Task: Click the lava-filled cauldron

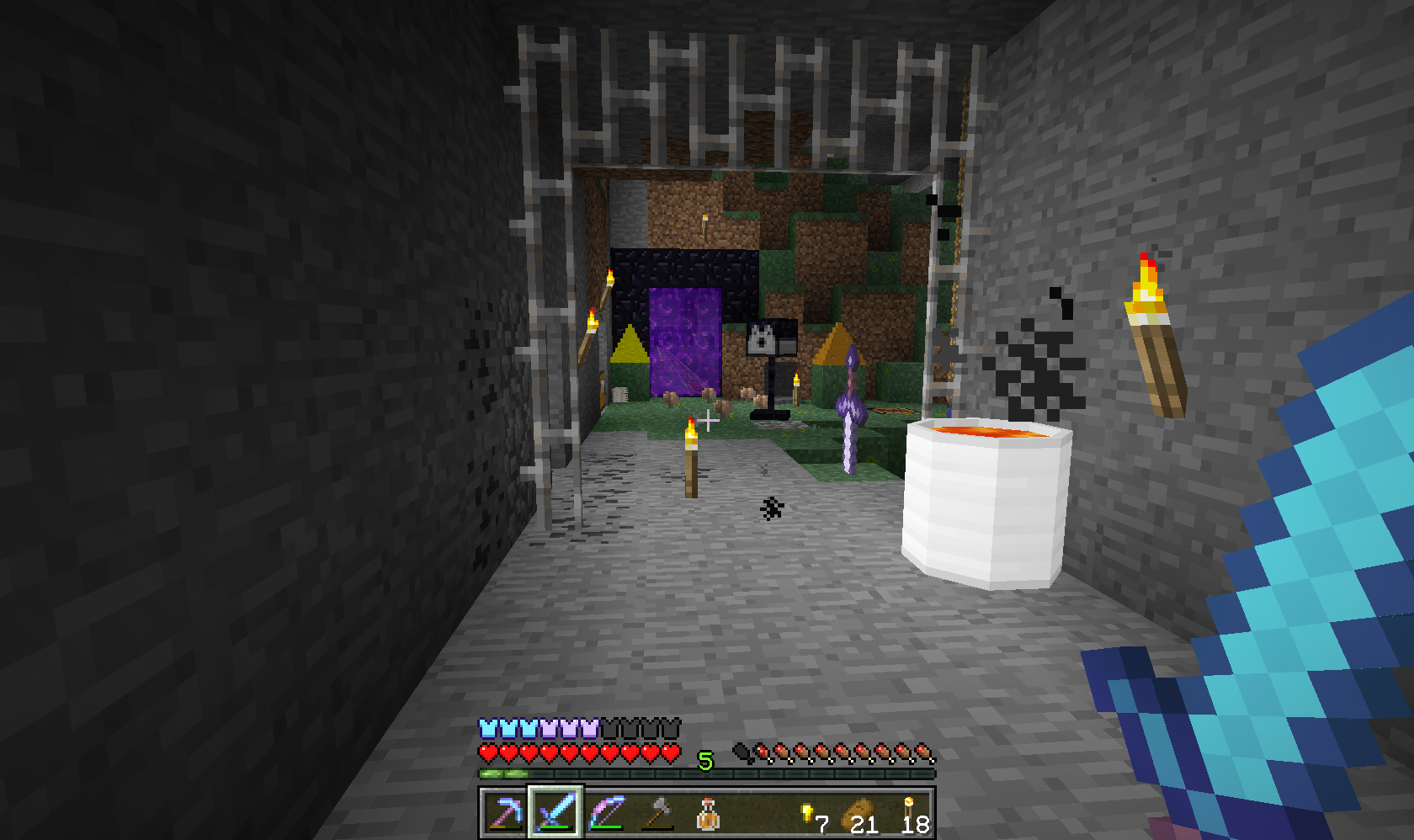Action: click(x=985, y=497)
